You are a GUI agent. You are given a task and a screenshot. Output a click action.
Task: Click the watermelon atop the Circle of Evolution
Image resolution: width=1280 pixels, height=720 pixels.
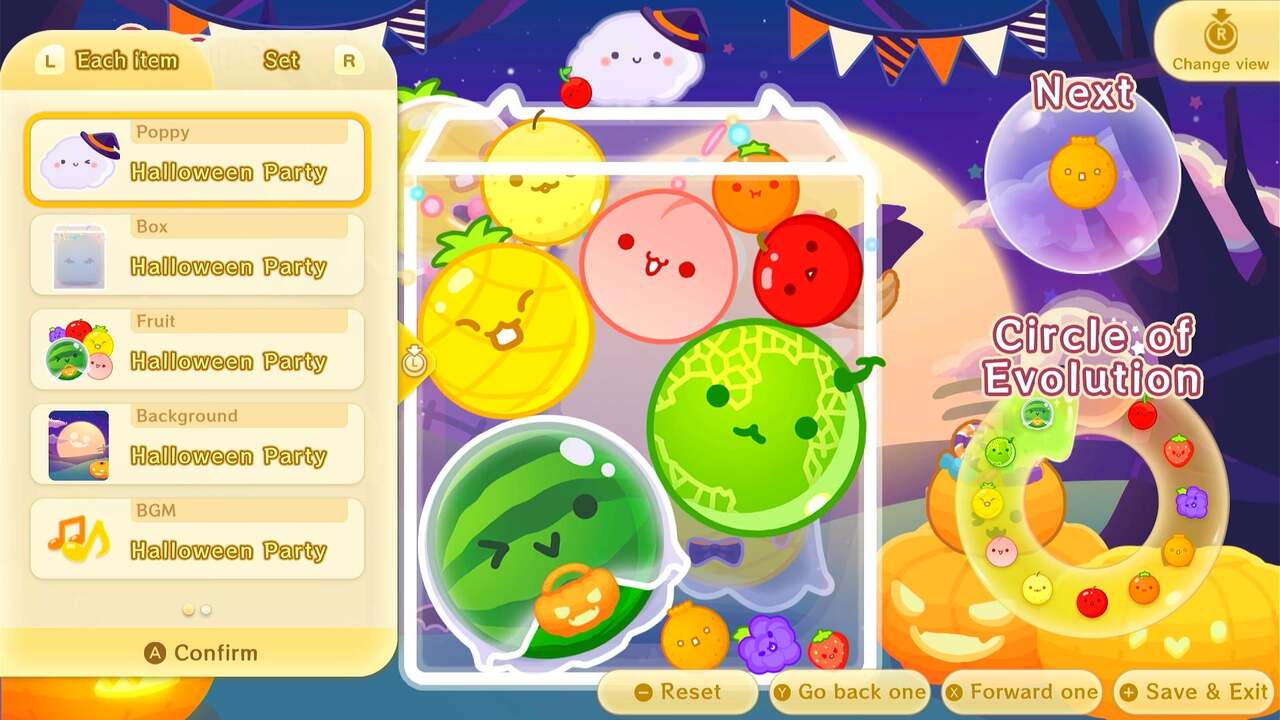1036,415
